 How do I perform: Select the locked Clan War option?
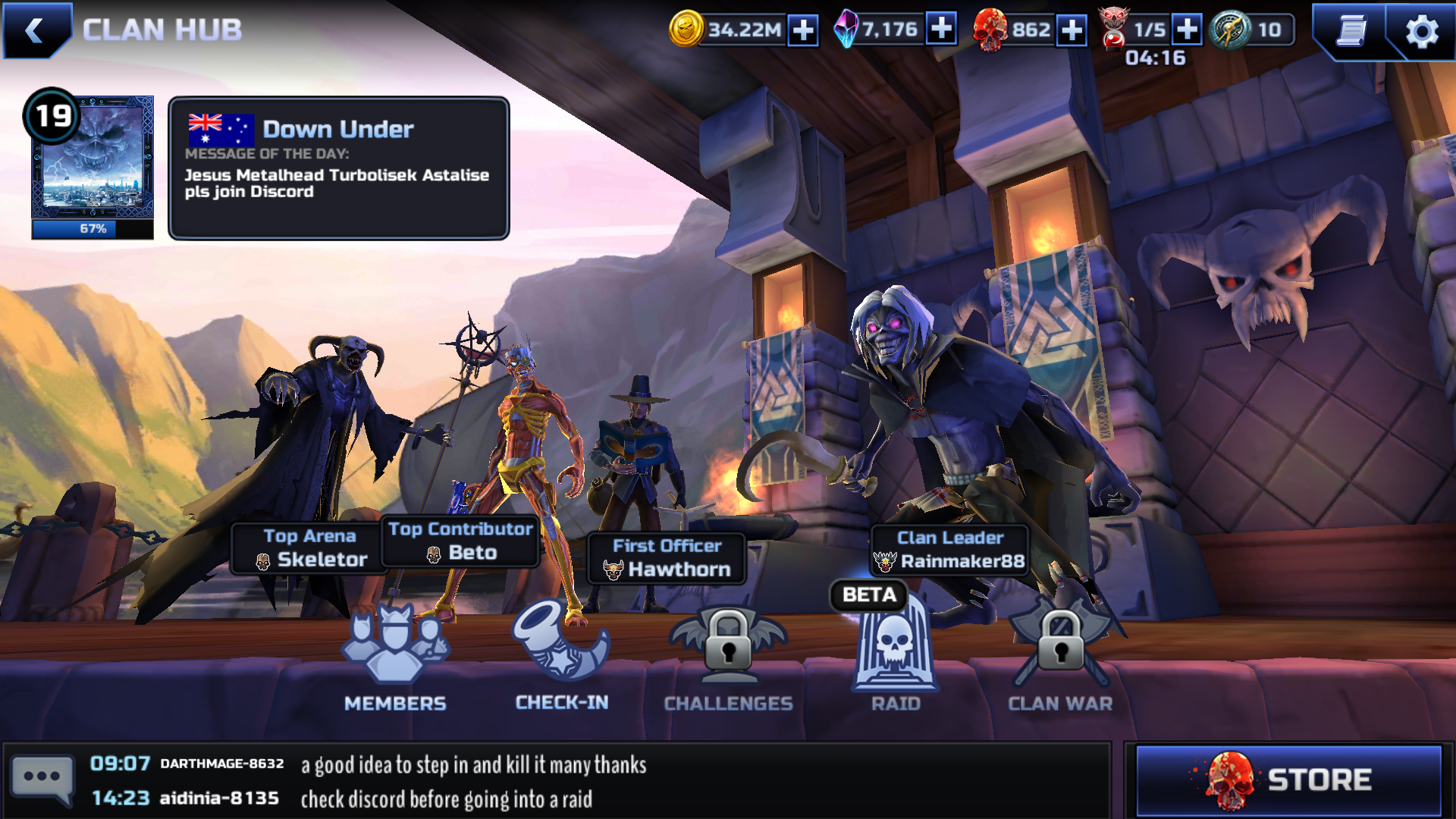pos(1060,660)
